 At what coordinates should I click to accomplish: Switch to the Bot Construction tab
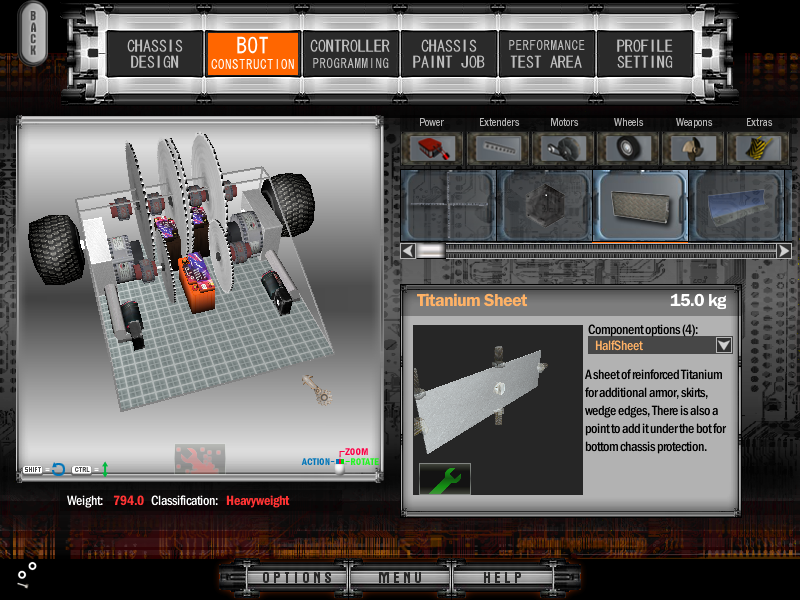(x=252, y=54)
